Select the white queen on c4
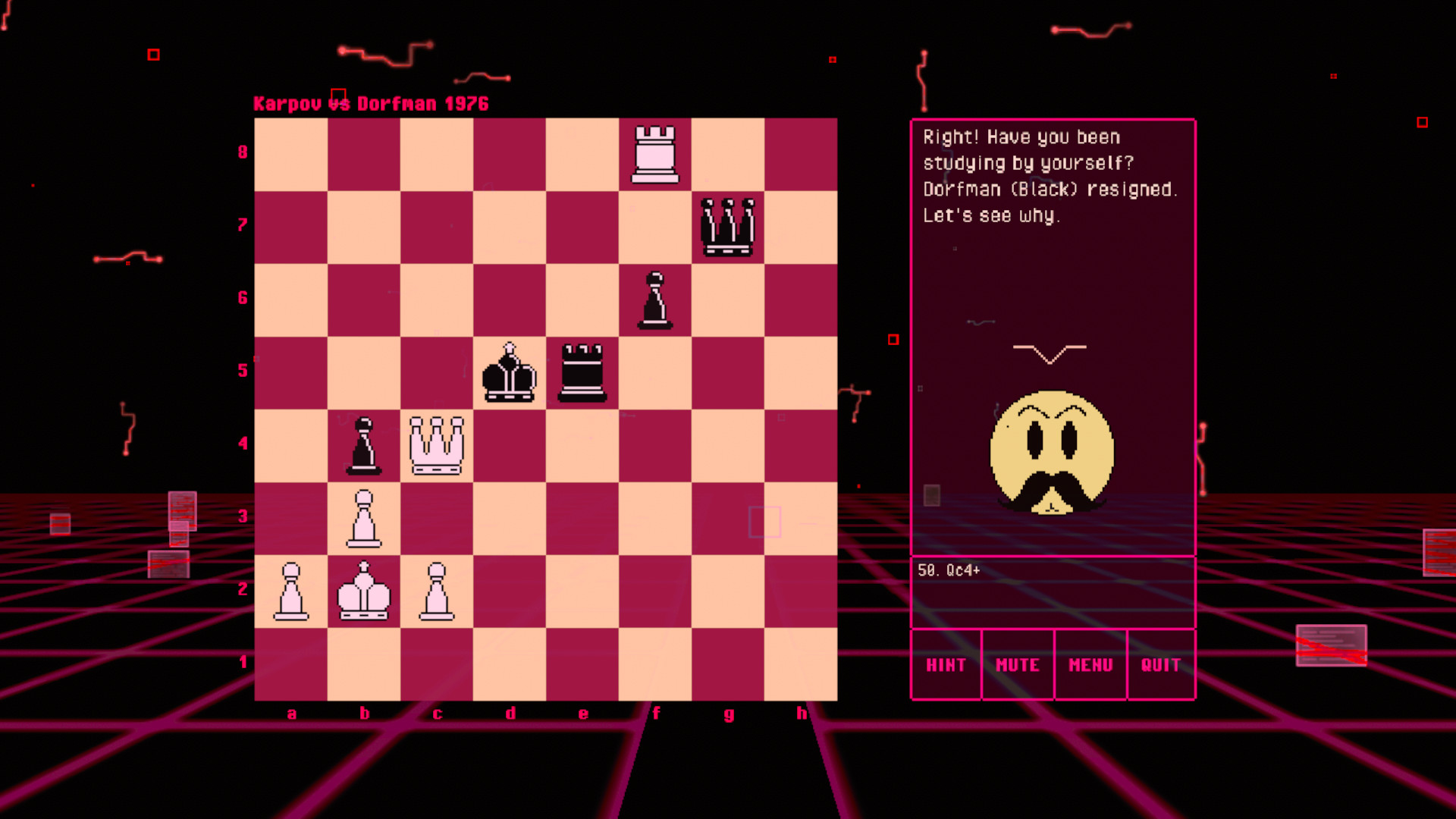1456x819 pixels. [437, 445]
